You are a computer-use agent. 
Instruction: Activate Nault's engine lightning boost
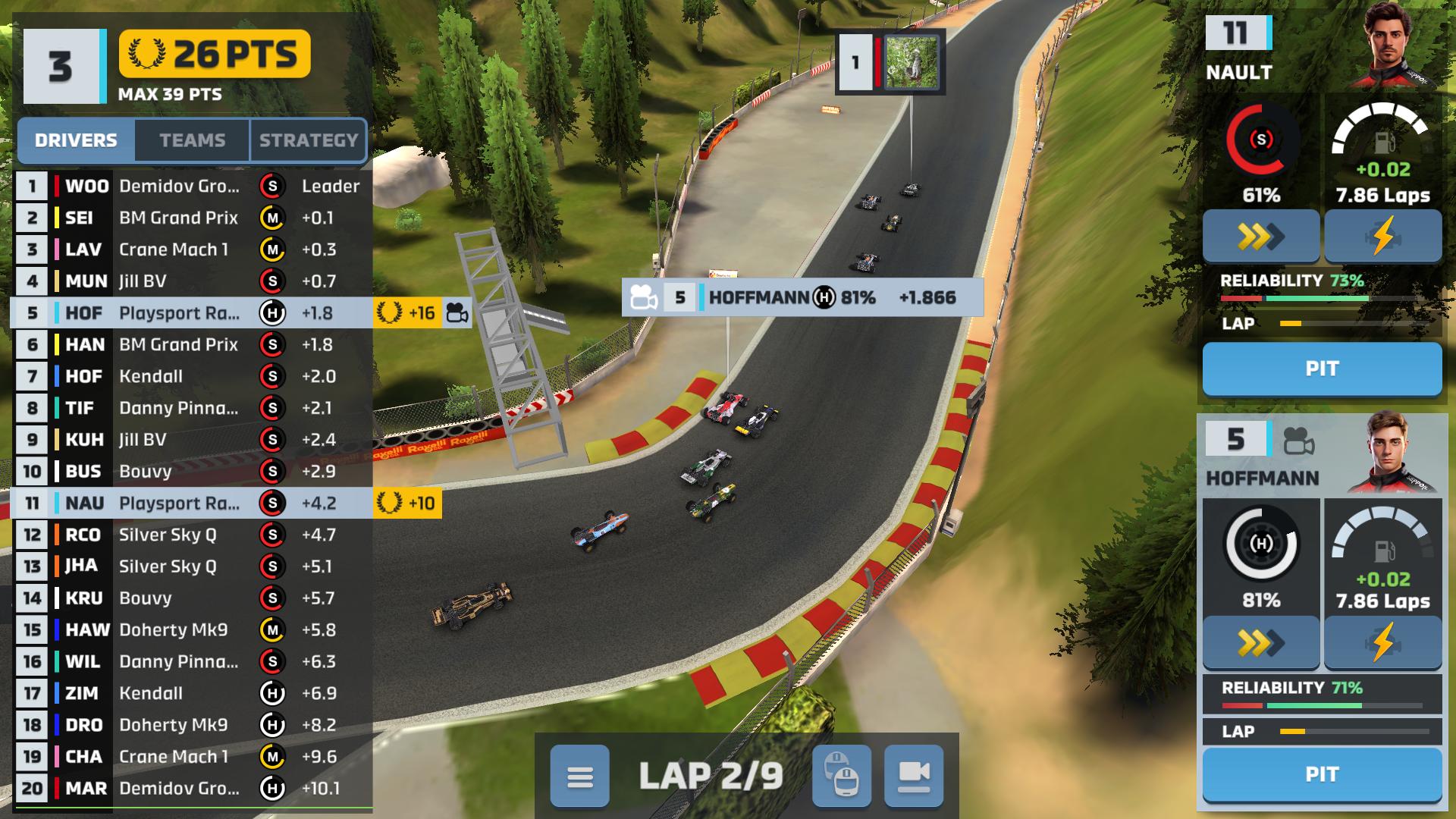point(1382,237)
